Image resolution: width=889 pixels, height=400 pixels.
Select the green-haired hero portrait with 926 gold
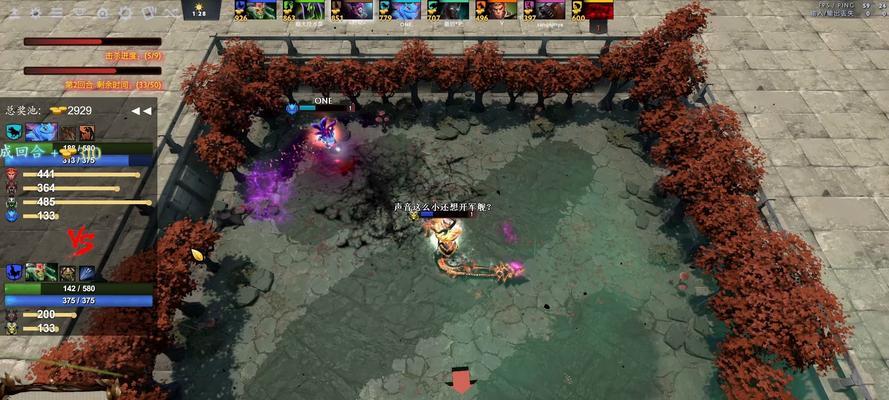click(x=247, y=9)
